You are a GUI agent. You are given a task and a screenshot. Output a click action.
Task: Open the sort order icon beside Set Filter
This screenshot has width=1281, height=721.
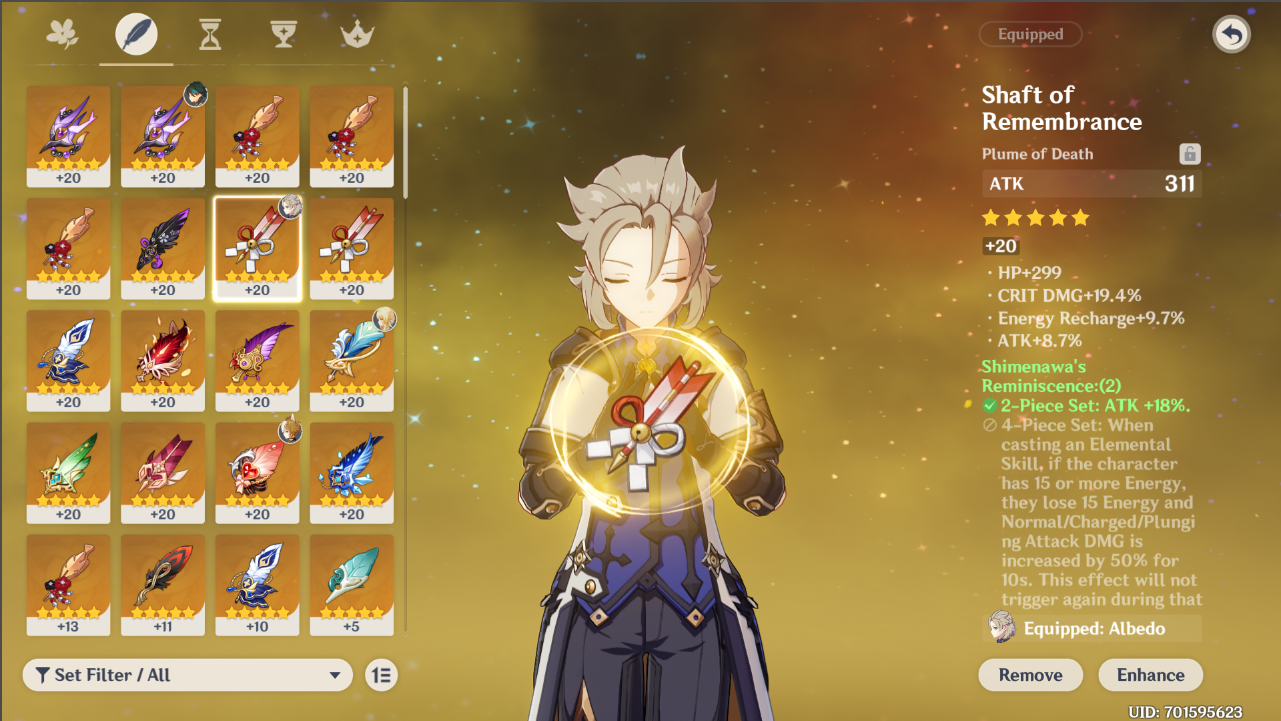coord(383,676)
